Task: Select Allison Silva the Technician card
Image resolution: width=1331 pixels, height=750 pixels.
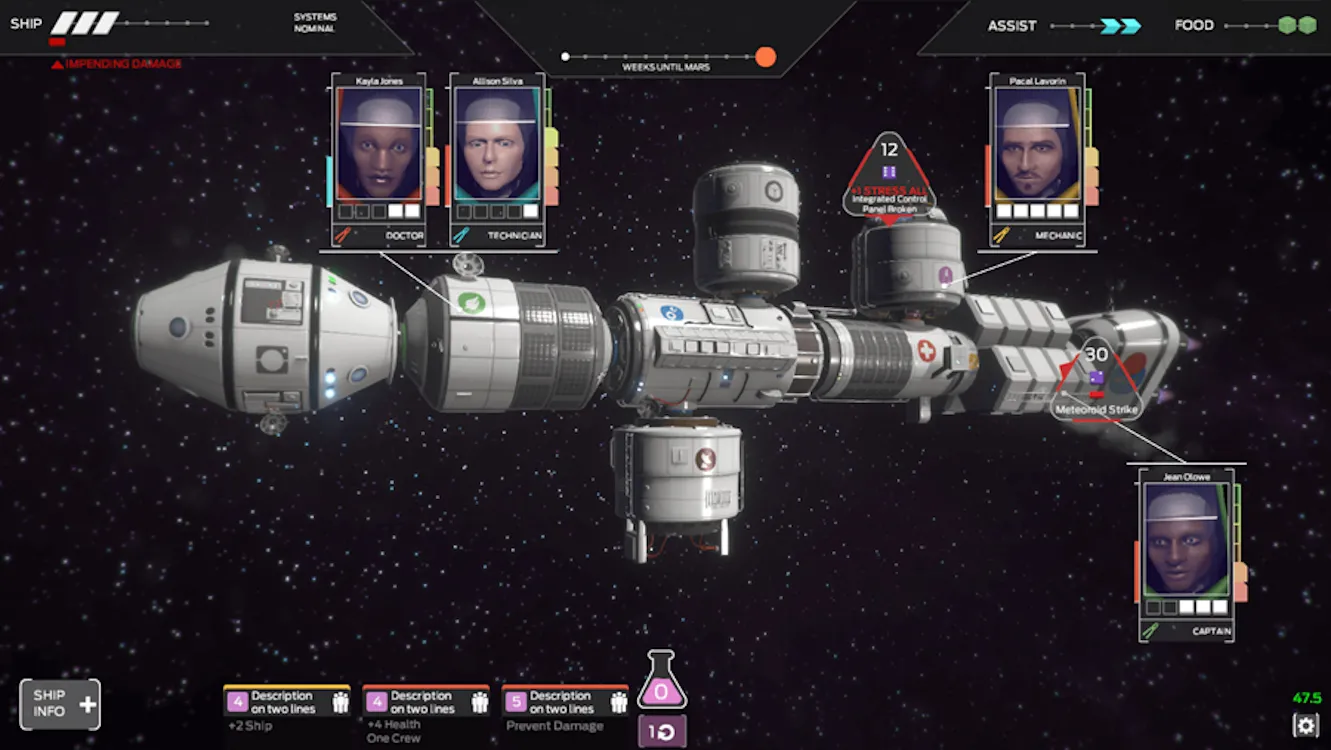Action: coord(497,160)
